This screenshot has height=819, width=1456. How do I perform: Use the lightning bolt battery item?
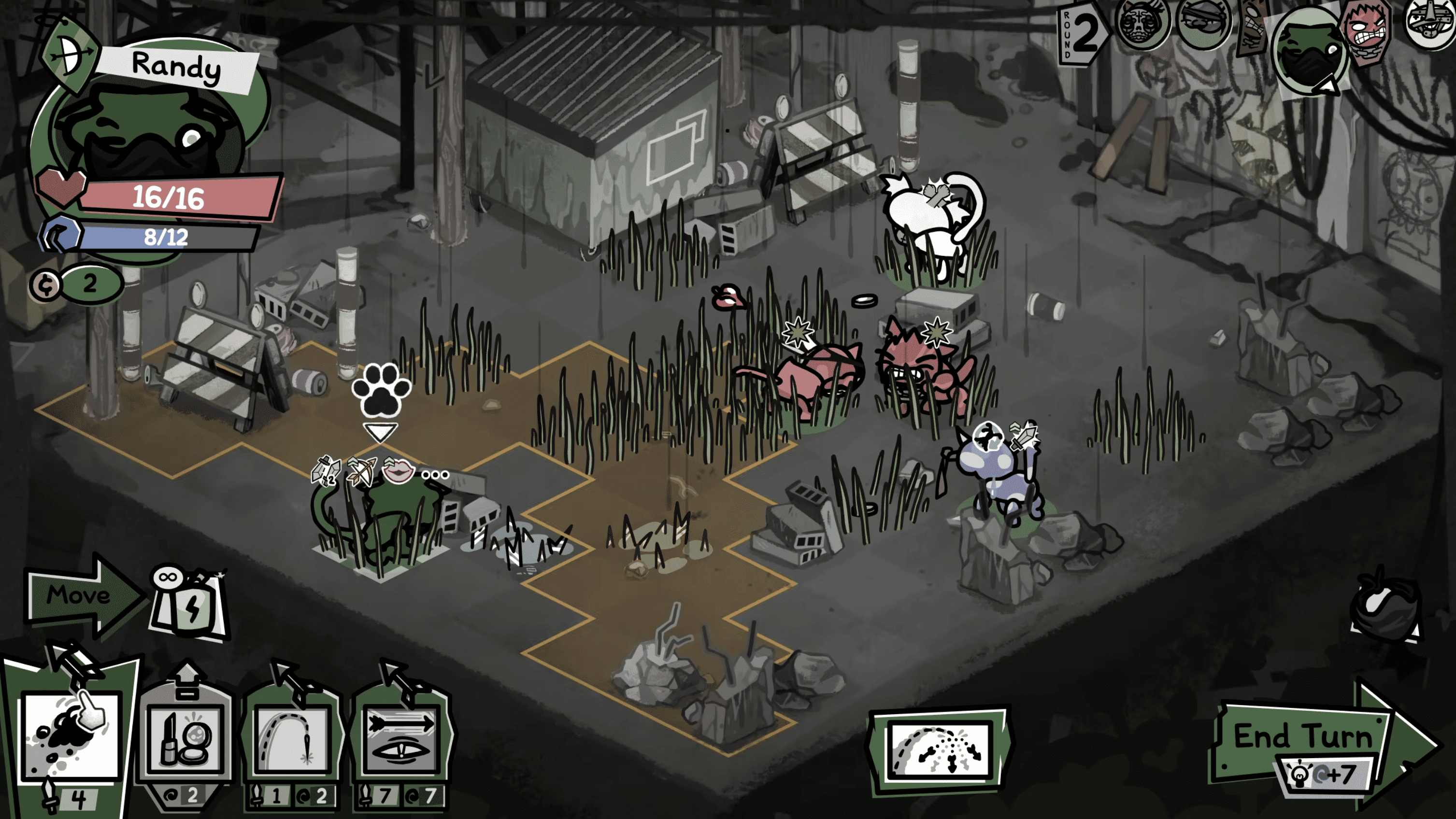click(189, 607)
